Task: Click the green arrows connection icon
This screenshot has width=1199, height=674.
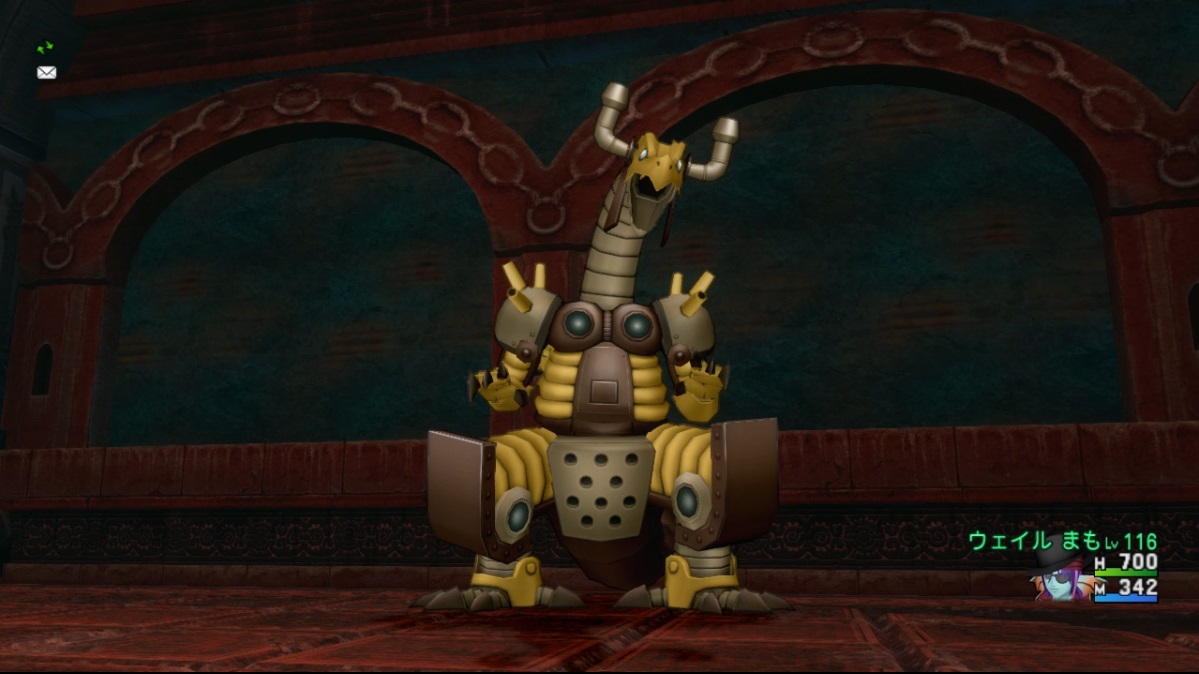Action: [45, 47]
